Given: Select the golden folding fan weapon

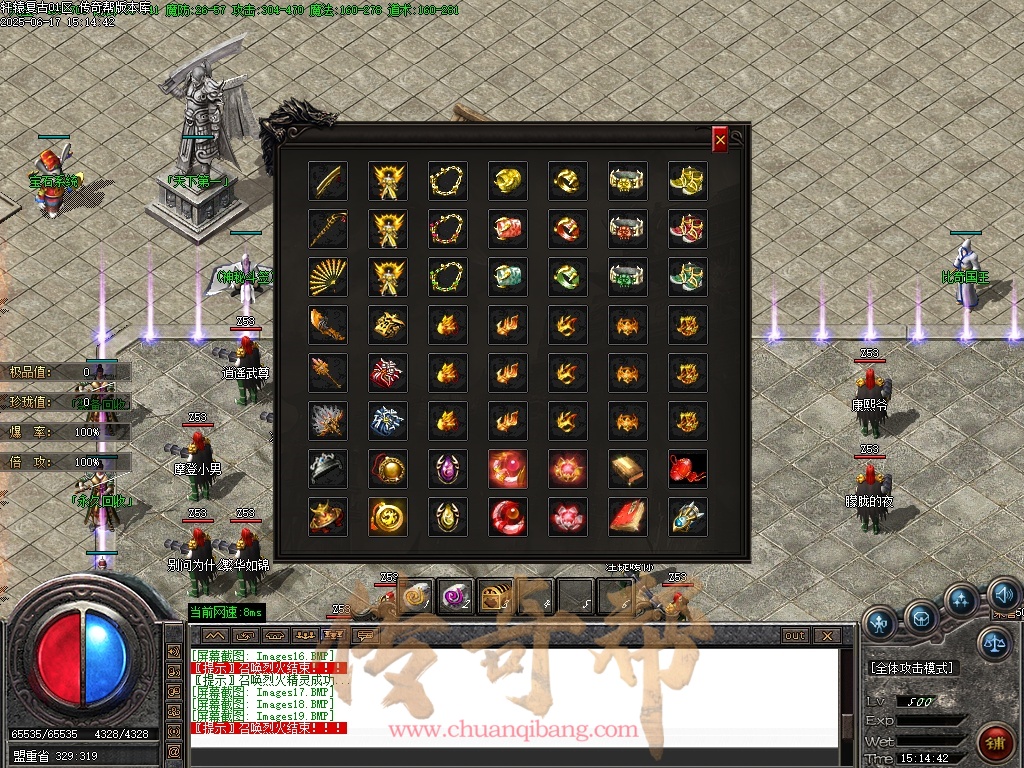Looking at the screenshot, I should coord(328,277).
